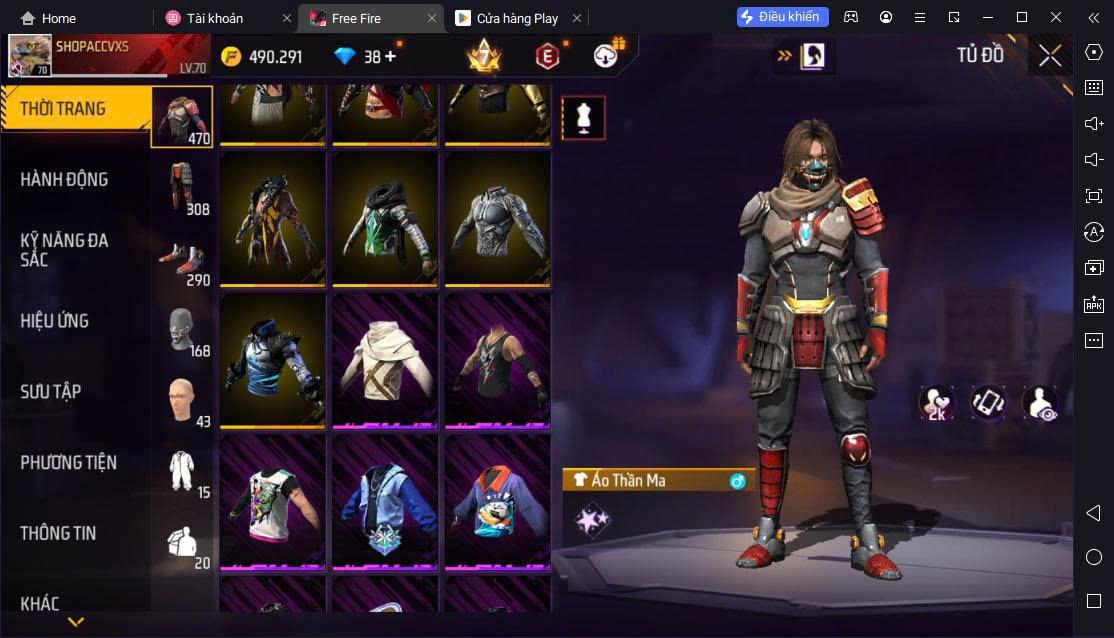Close the wardrobe with the X button
1114x638 pixels.
click(x=1049, y=56)
